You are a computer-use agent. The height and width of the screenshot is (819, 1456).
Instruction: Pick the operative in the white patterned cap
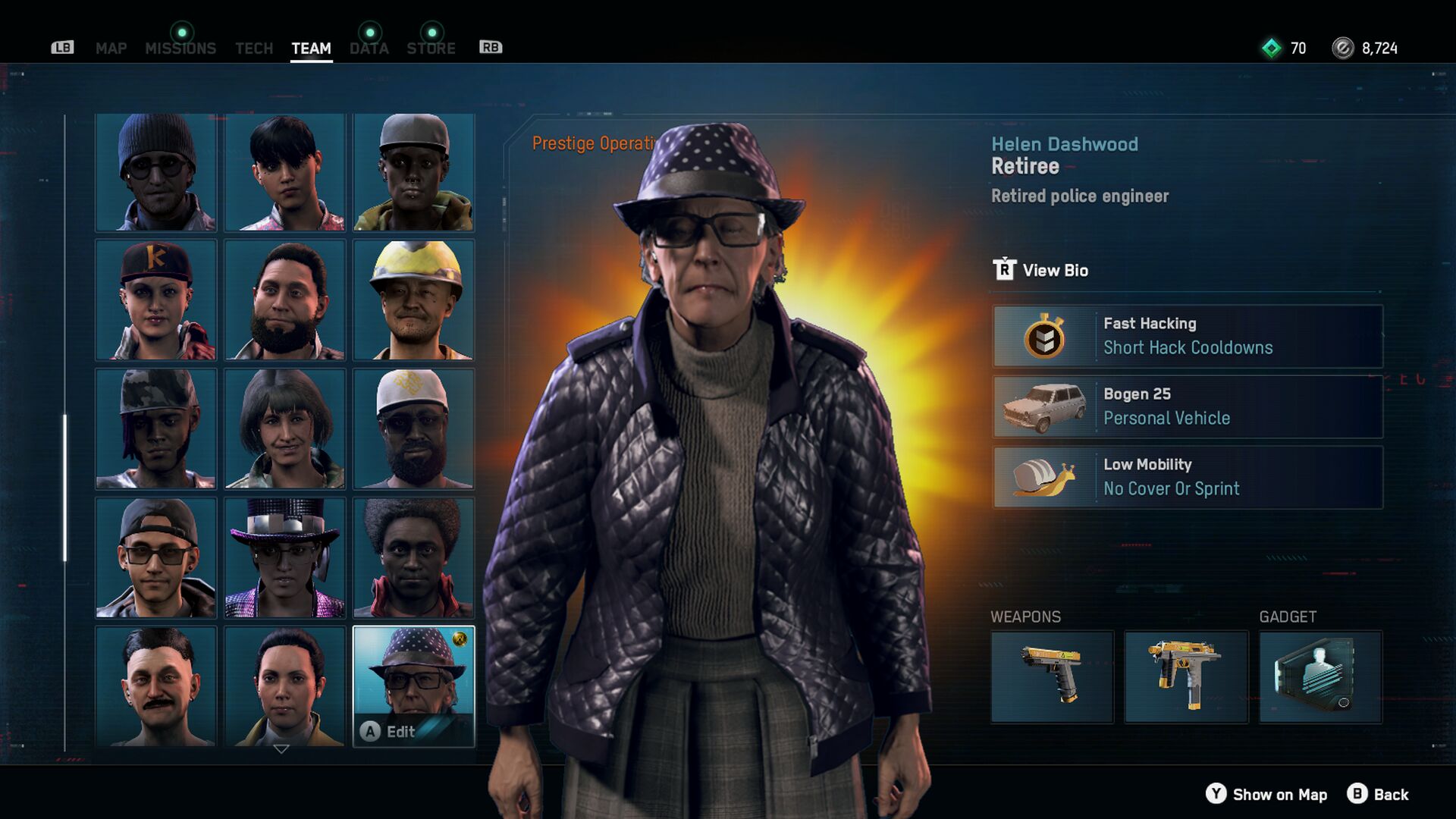tap(414, 428)
